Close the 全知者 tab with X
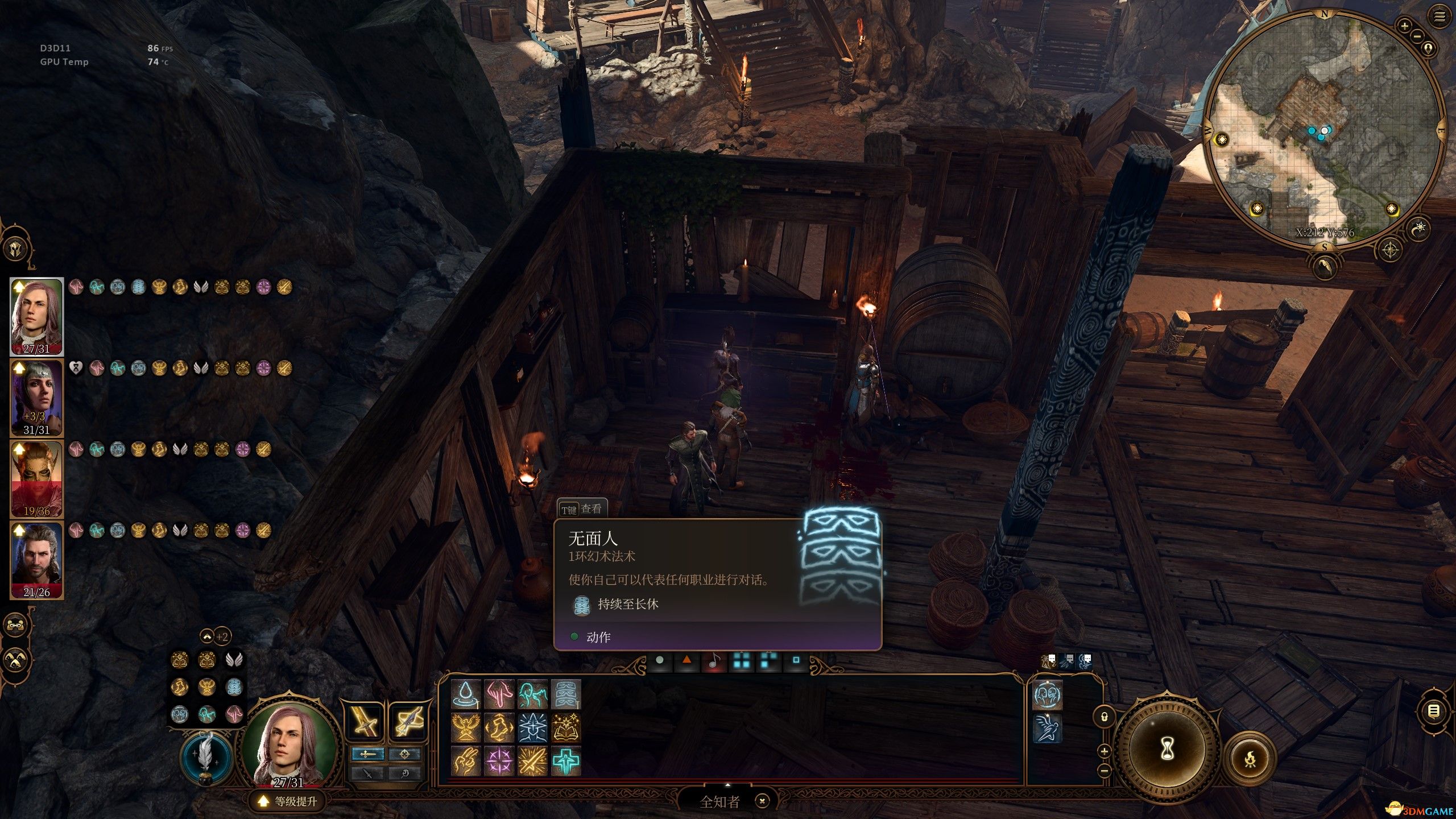The width and height of the screenshot is (1456, 819). pyautogui.click(x=762, y=801)
